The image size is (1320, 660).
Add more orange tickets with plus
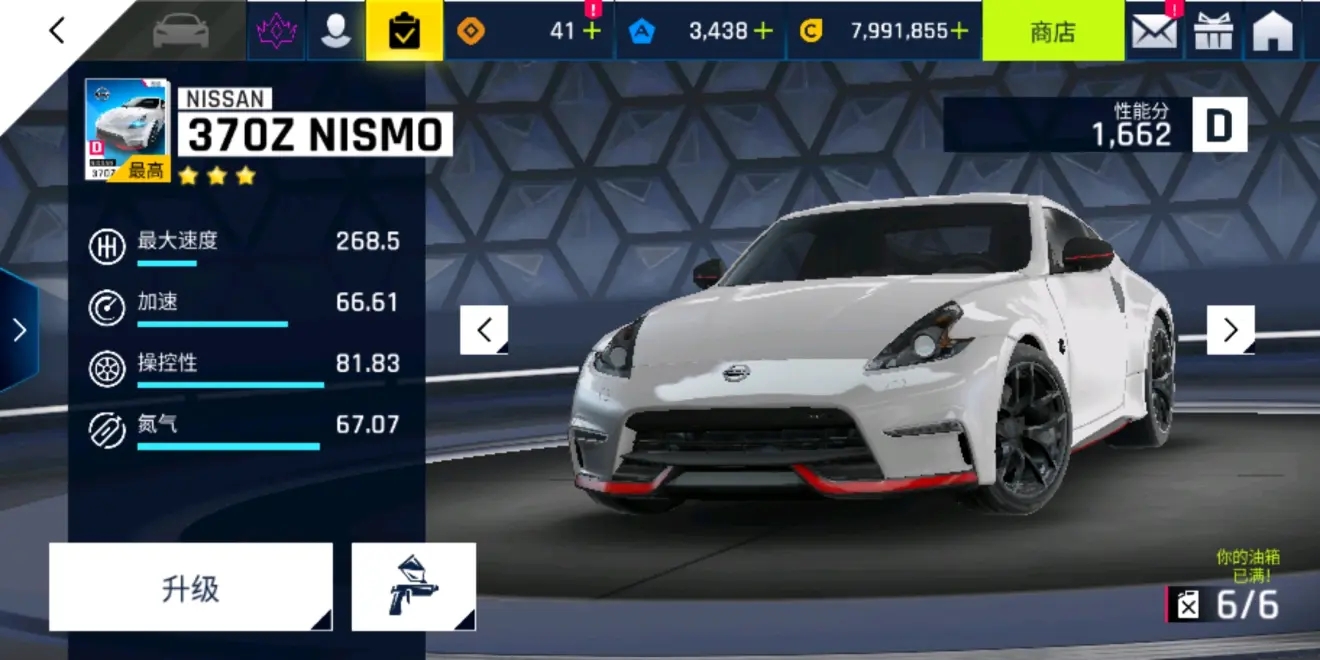tap(592, 31)
